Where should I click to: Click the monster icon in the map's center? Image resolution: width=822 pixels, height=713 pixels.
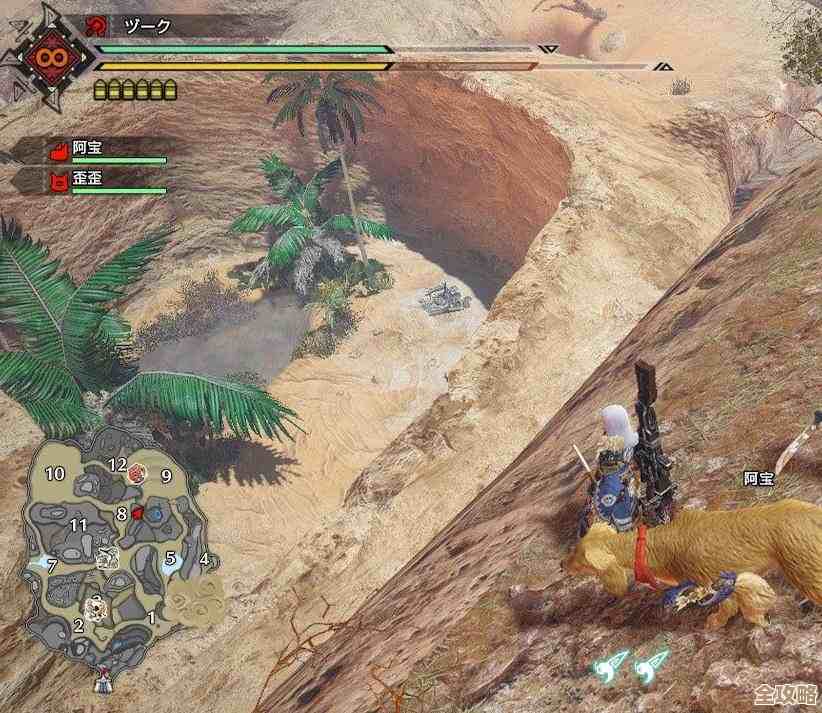point(108,560)
